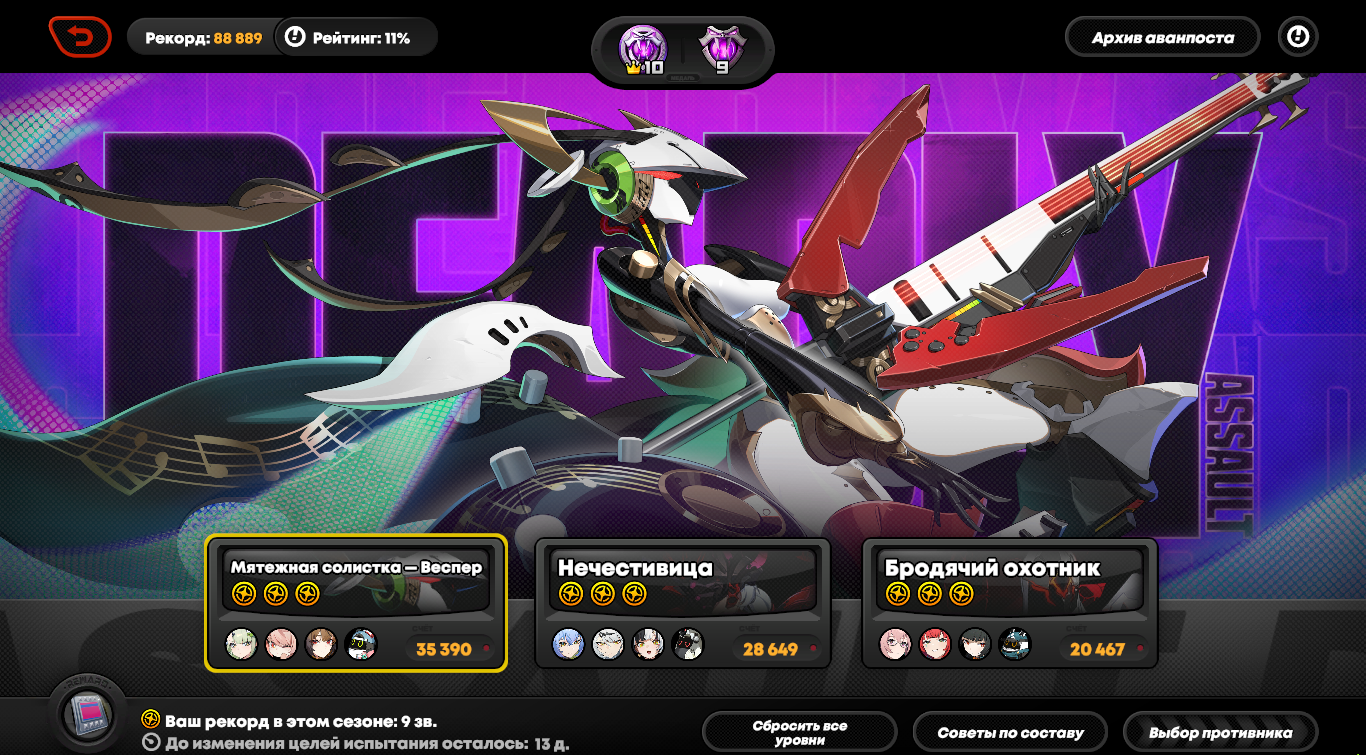Open Советы по составу
Image resolution: width=1366 pixels, height=755 pixels.
(x=1011, y=733)
